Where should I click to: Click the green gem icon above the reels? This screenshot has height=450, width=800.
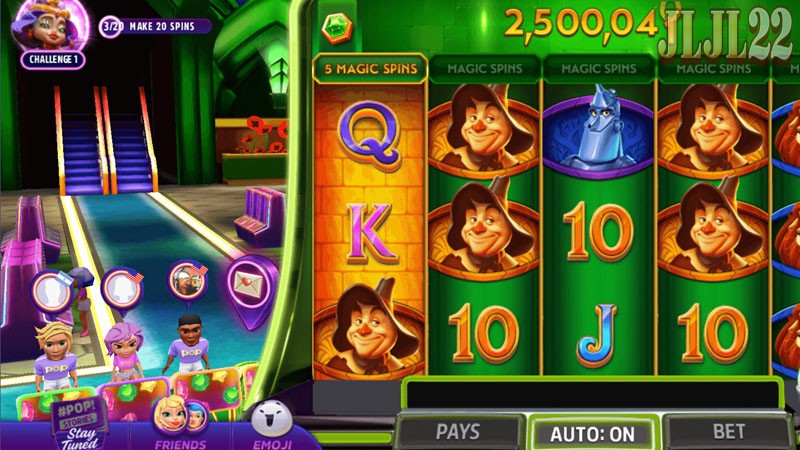335,28
